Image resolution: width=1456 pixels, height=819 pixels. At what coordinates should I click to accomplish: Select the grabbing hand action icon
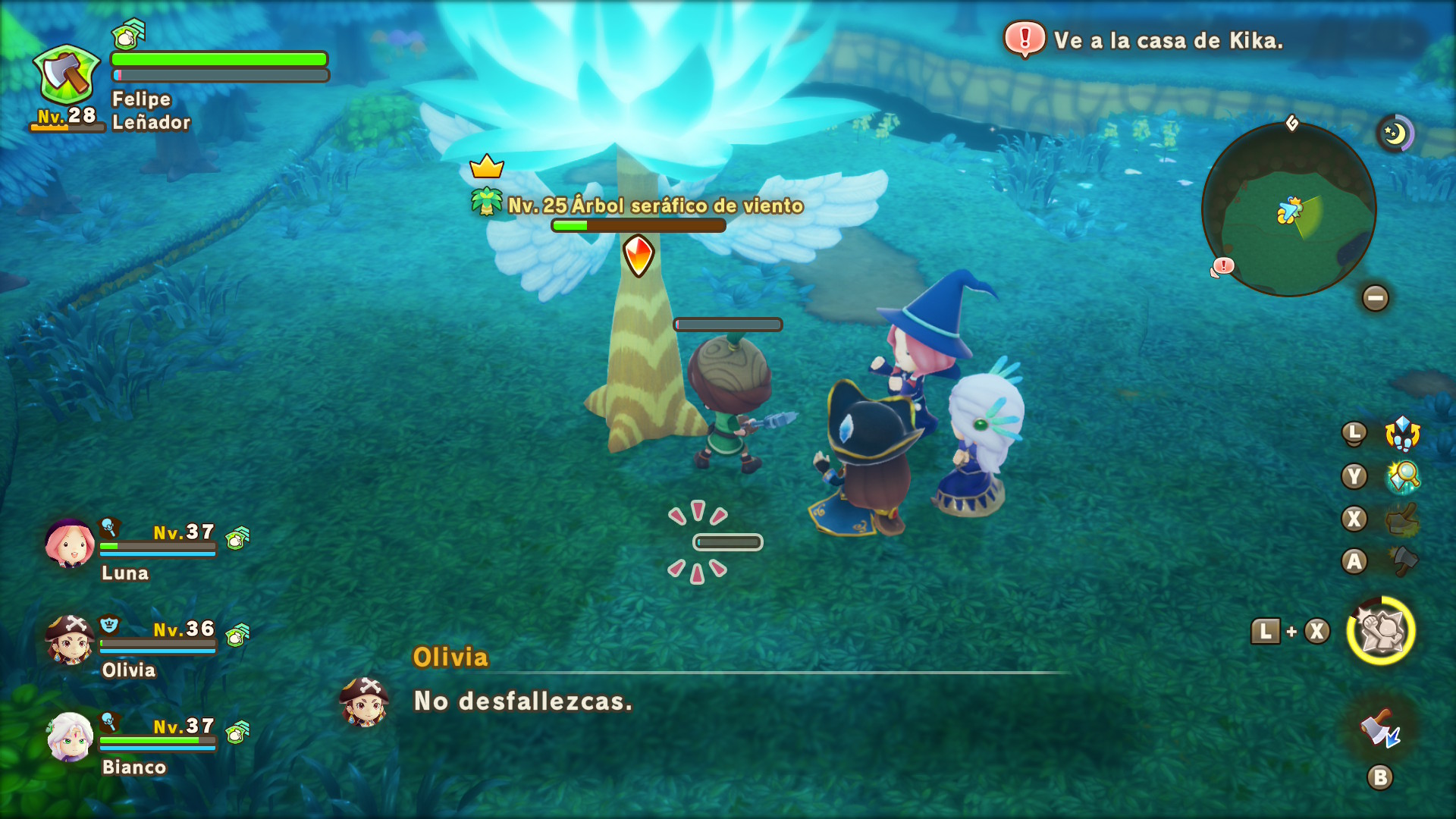coord(1403,519)
